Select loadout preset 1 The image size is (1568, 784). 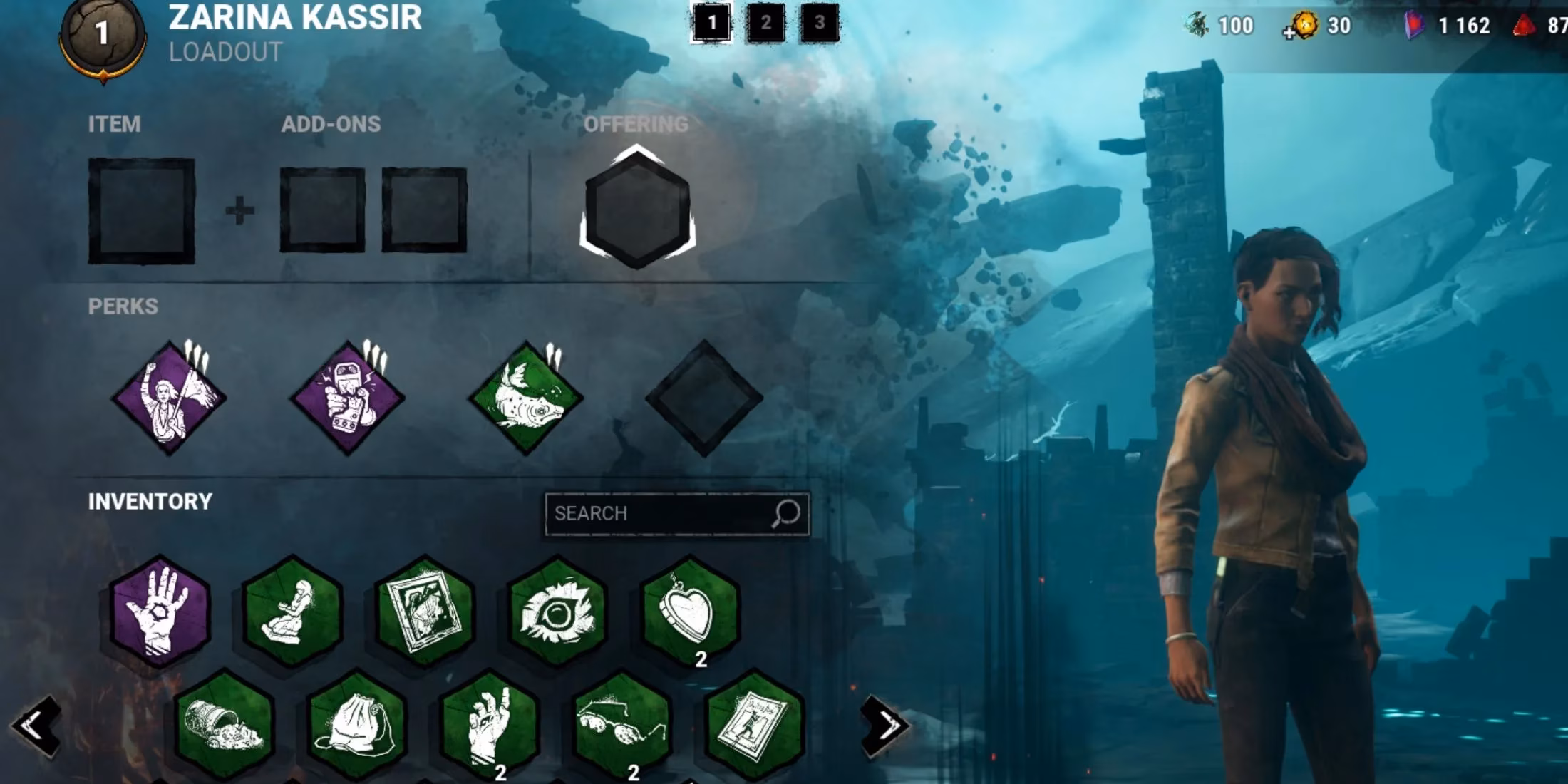(711, 24)
